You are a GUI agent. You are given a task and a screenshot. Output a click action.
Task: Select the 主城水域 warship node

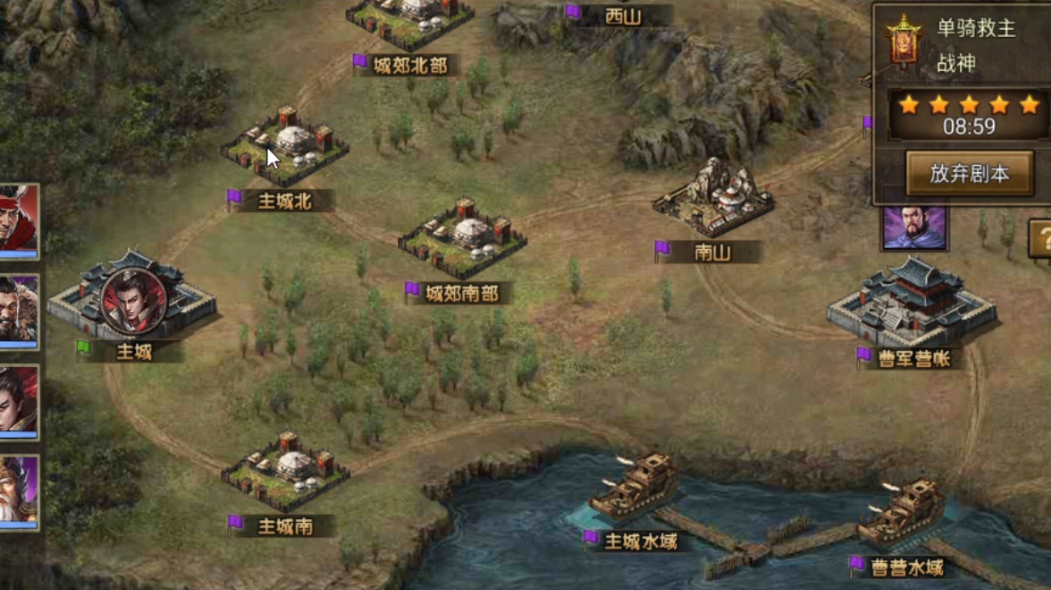[636, 489]
